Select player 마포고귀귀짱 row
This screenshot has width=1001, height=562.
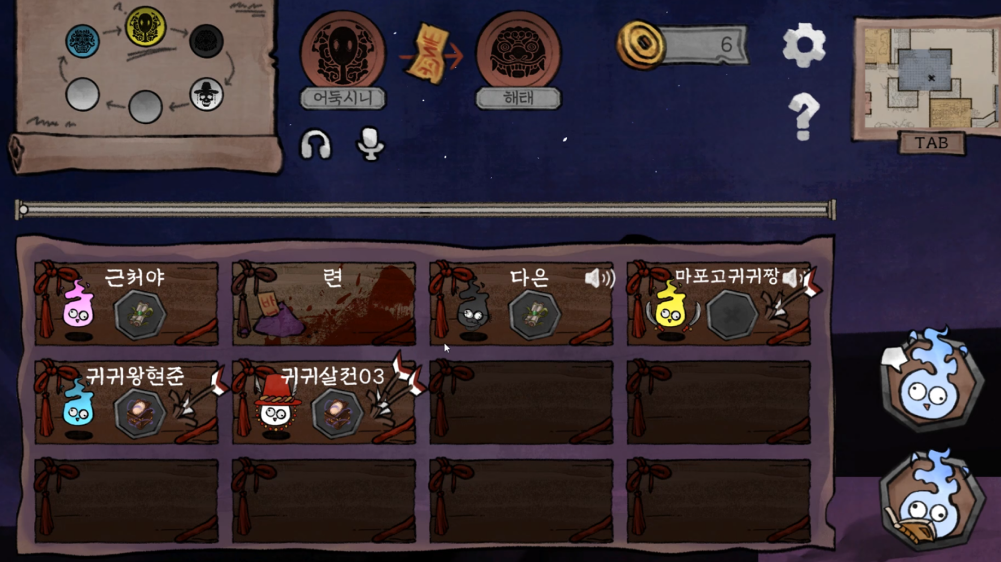pos(718,304)
